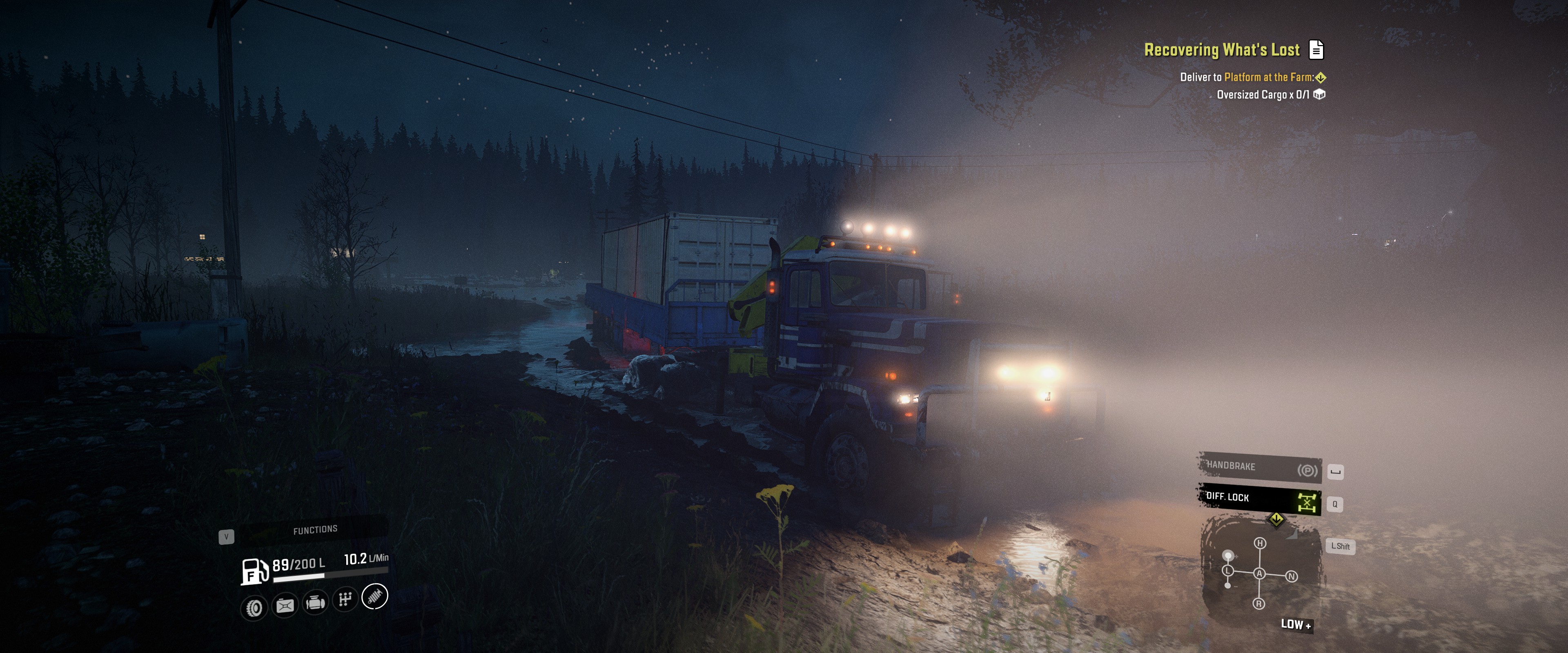Shift to High gear (H)
Image resolution: width=1568 pixels, height=653 pixels.
(1260, 543)
